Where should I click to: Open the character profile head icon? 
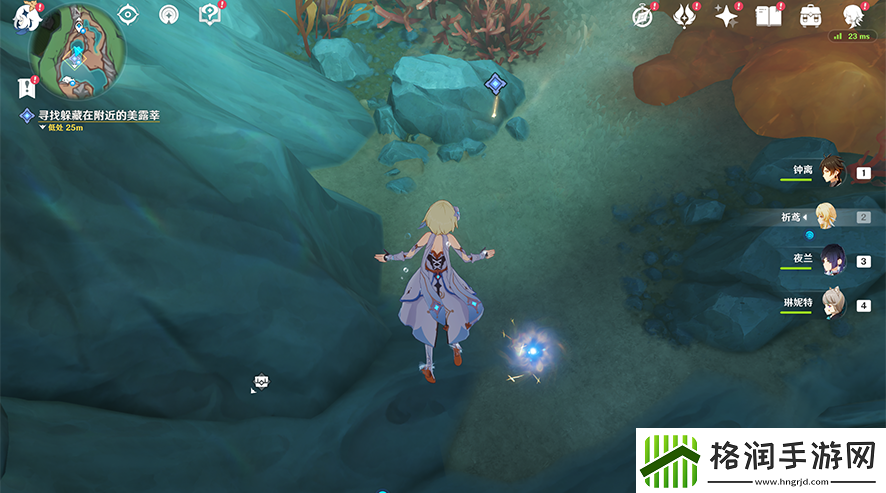pyautogui.click(x=852, y=15)
